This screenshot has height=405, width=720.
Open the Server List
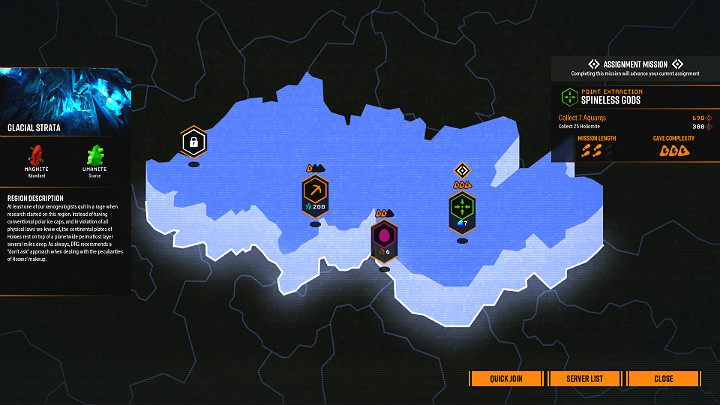tap(585, 379)
